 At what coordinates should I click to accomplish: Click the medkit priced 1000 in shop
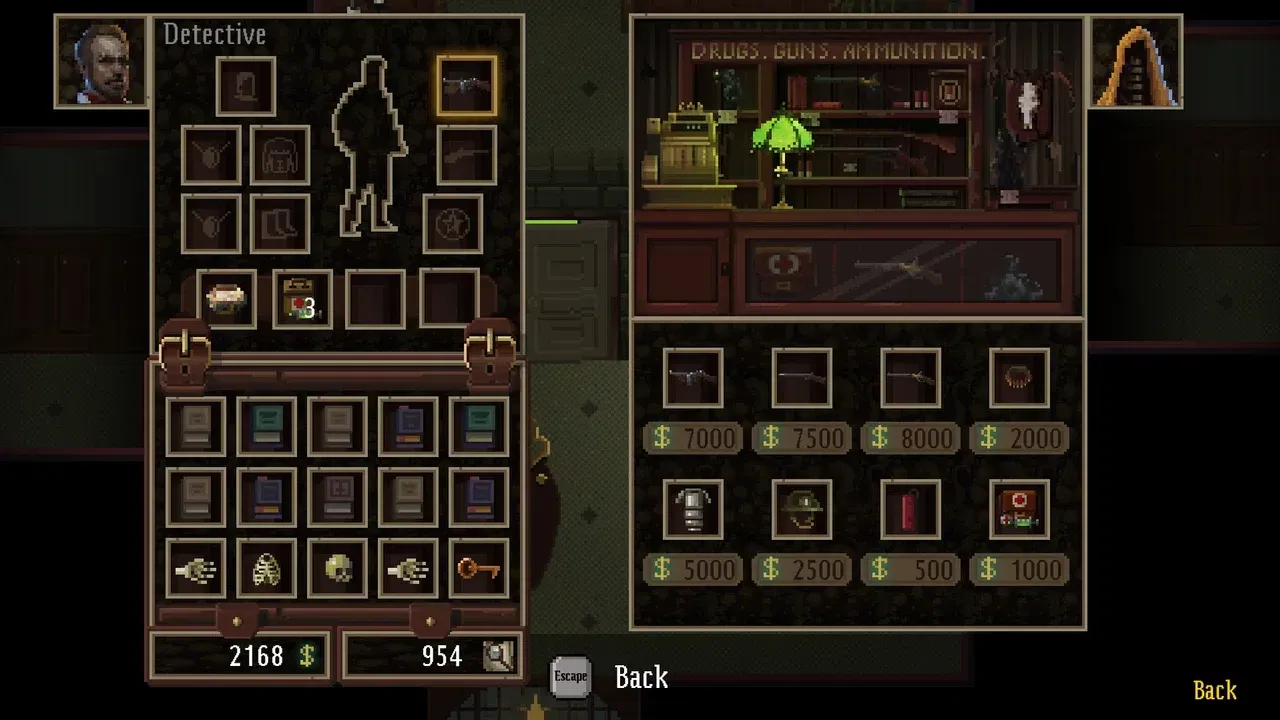1019,508
